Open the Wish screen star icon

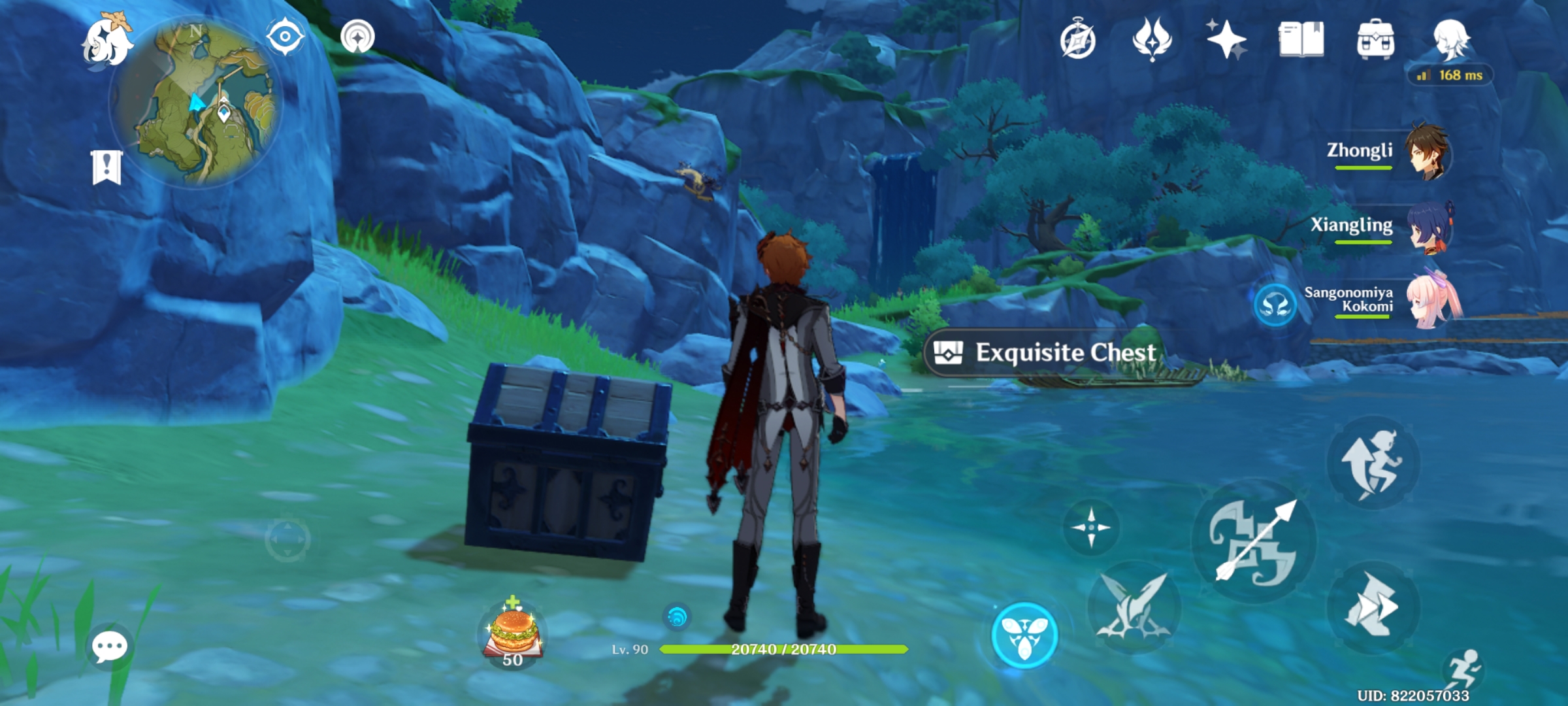click(1226, 41)
